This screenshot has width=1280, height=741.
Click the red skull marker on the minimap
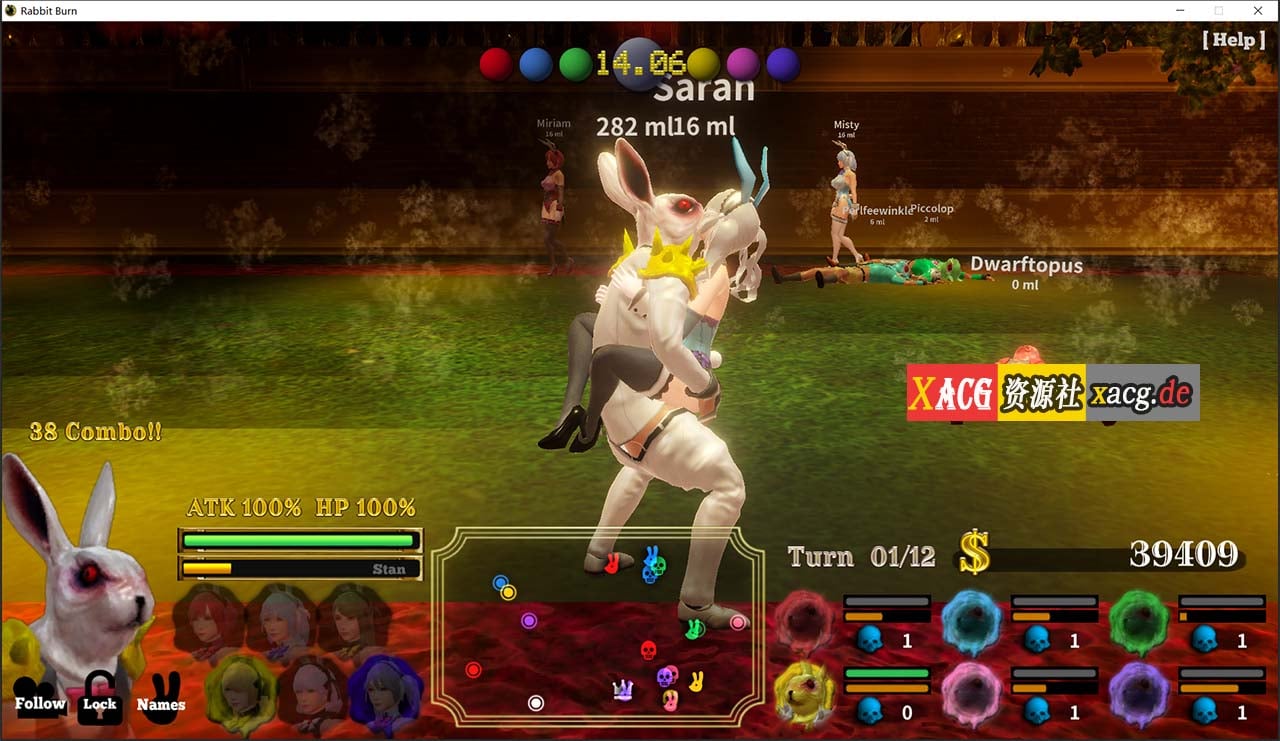(648, 649)
